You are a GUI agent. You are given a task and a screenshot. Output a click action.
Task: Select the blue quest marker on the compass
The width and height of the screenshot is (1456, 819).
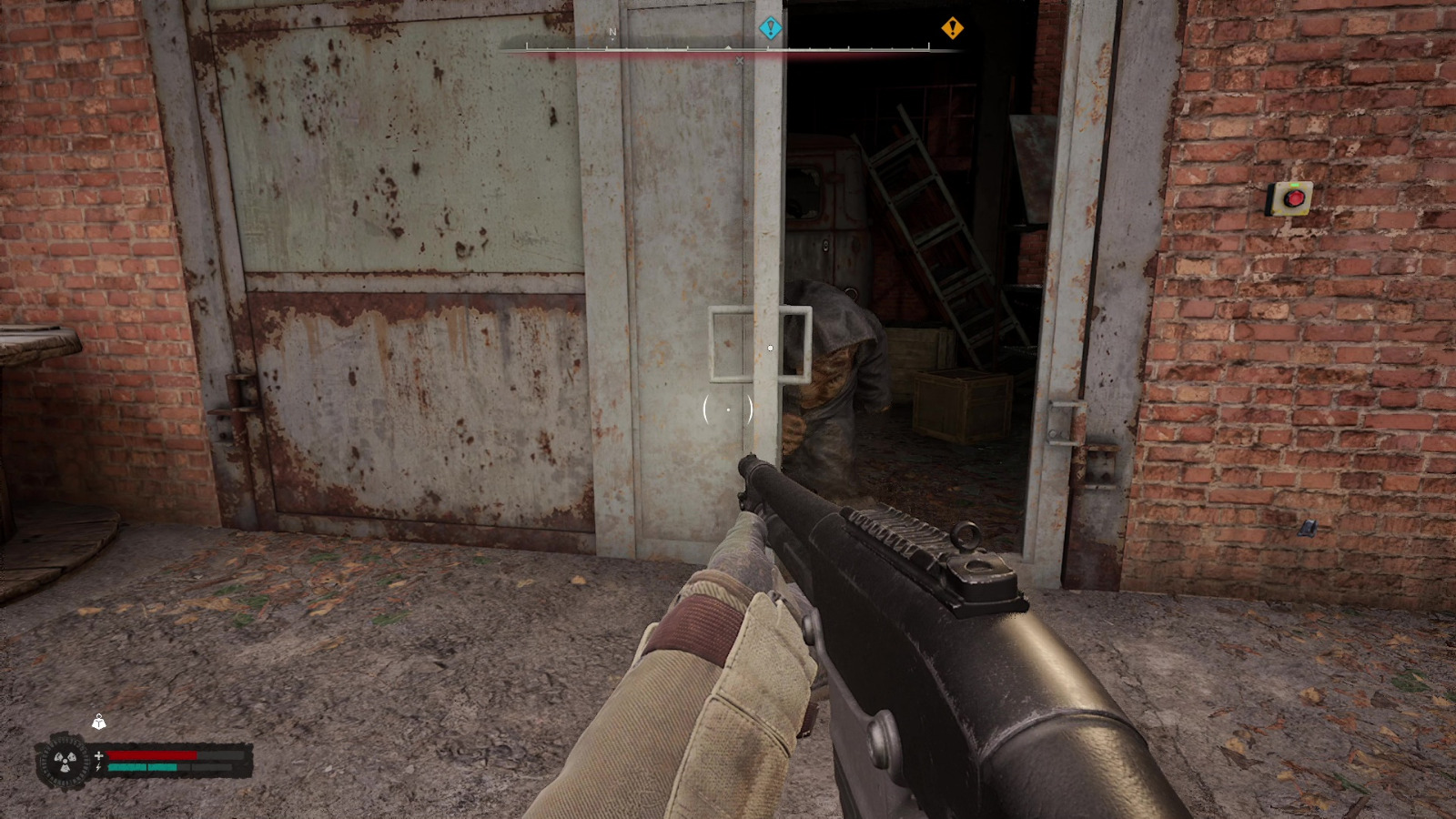click(x=769, y=26)
